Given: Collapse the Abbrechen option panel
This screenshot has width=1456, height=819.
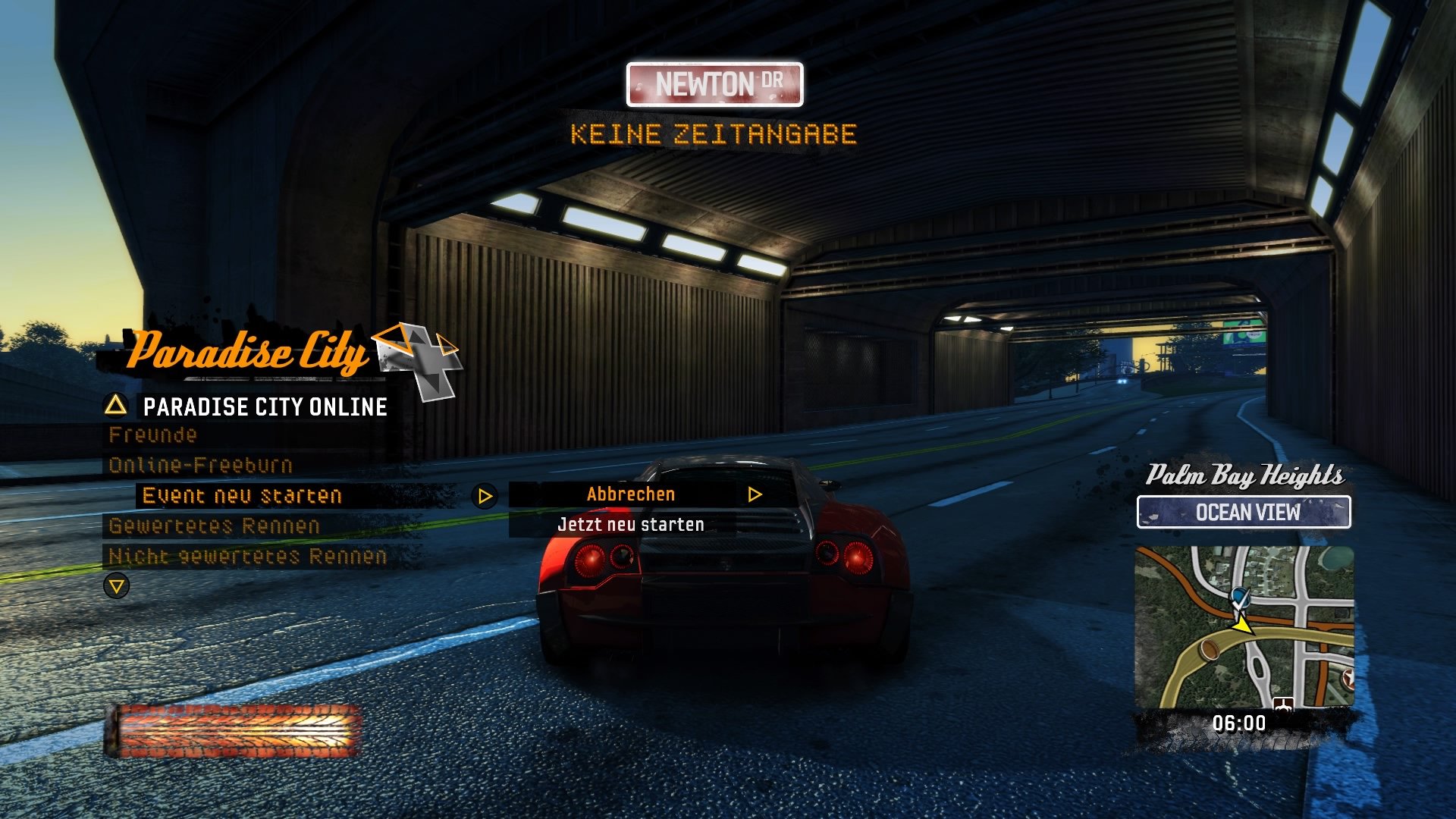Looking at the screenshot, I should (x=629, y=494).
